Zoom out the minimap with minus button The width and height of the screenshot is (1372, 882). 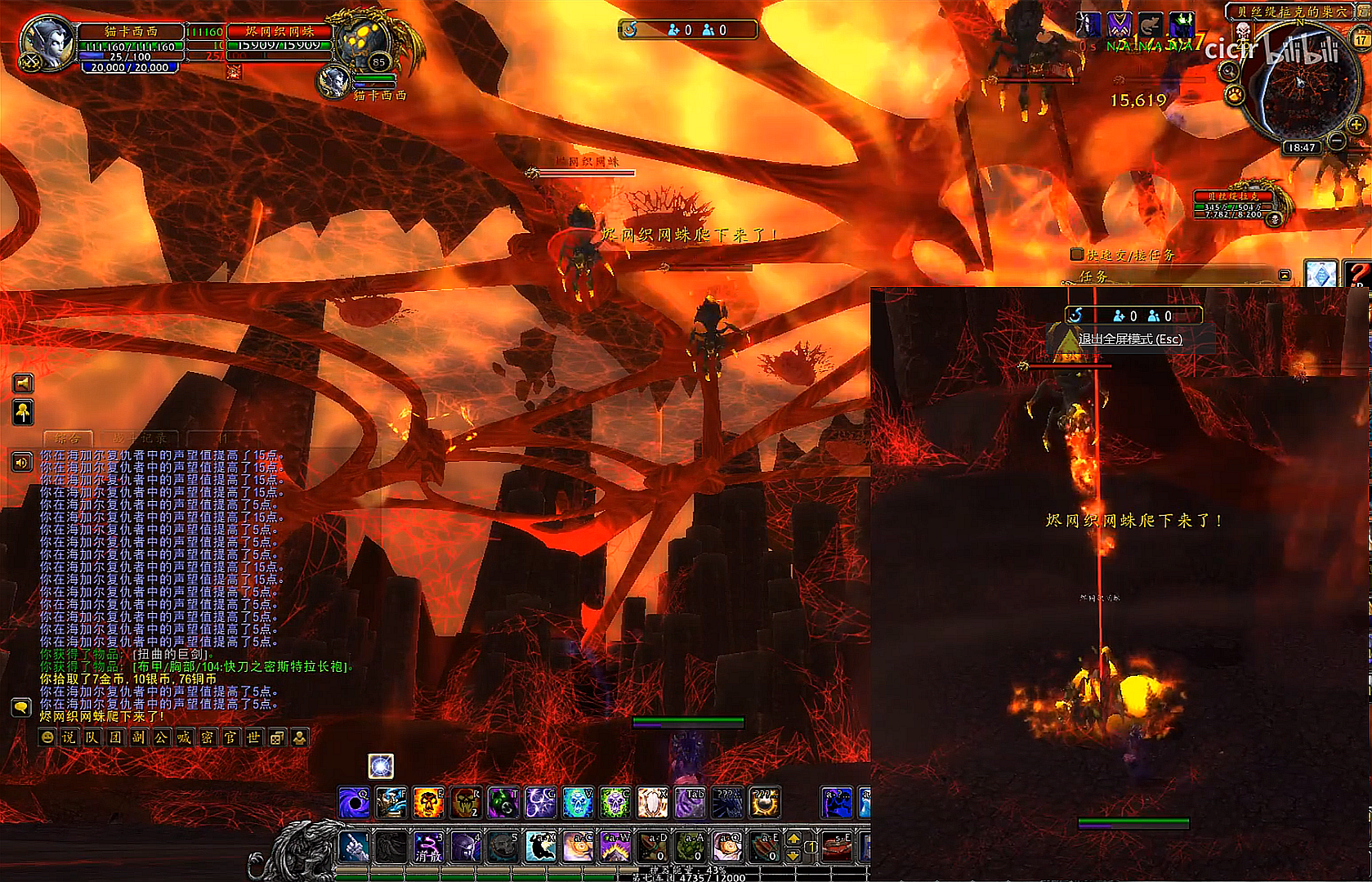coord(1338,141)
